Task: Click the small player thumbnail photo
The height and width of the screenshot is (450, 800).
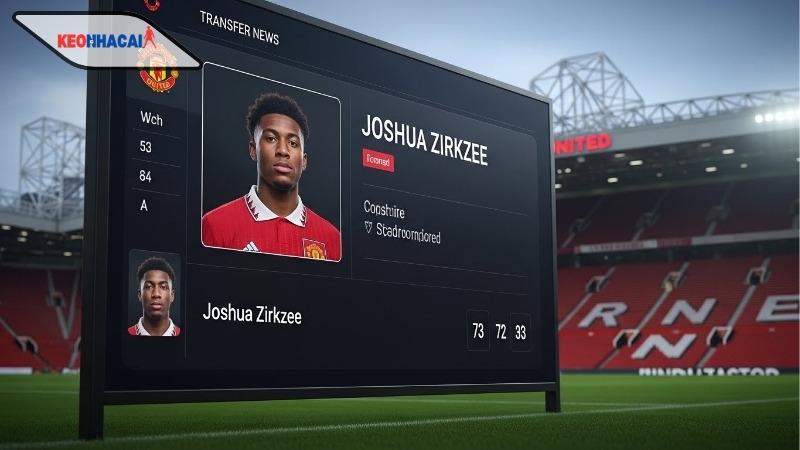Action: (x=154, y=294)
